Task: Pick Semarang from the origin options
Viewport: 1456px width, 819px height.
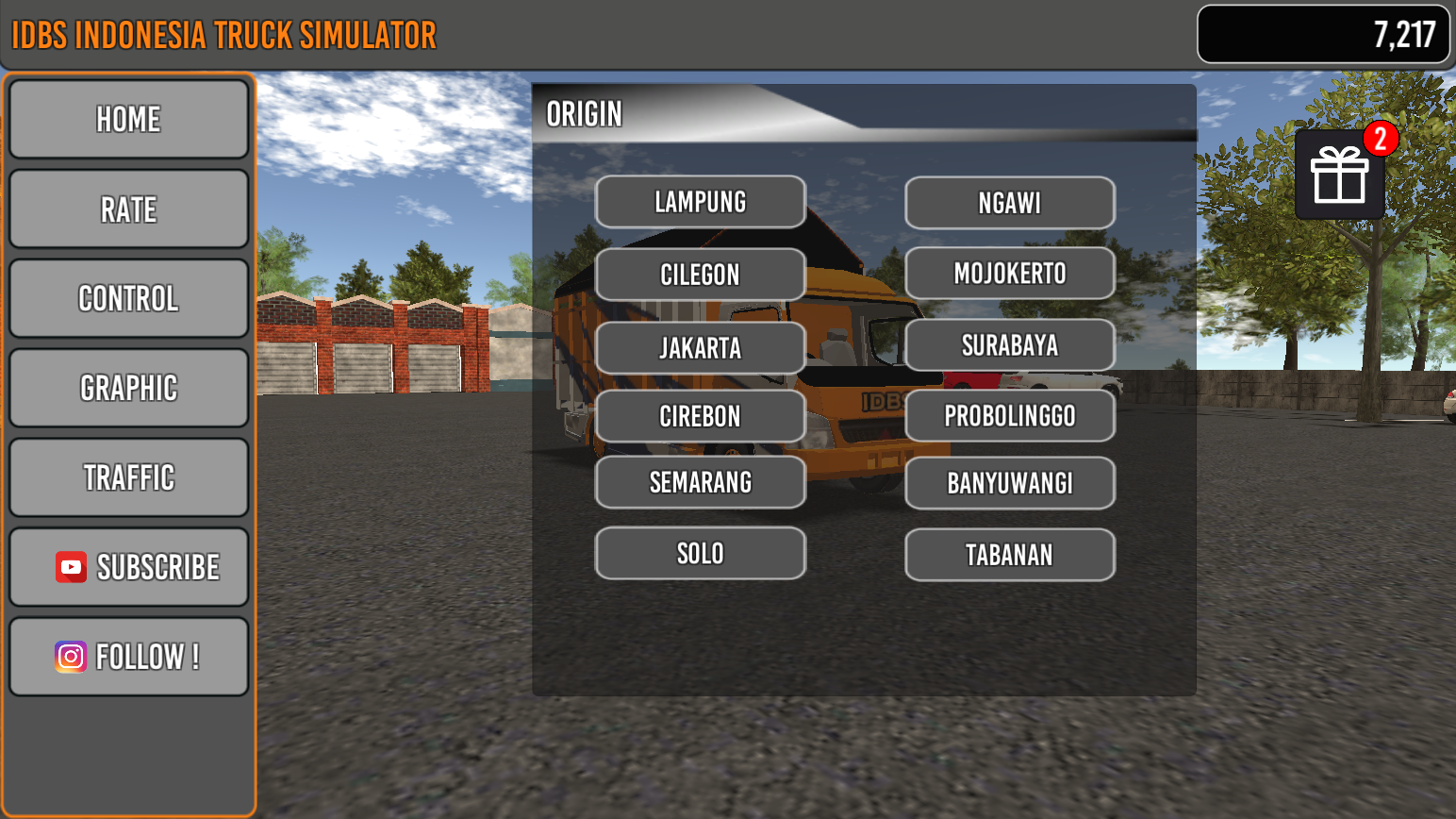Action: tap(700, 482)
